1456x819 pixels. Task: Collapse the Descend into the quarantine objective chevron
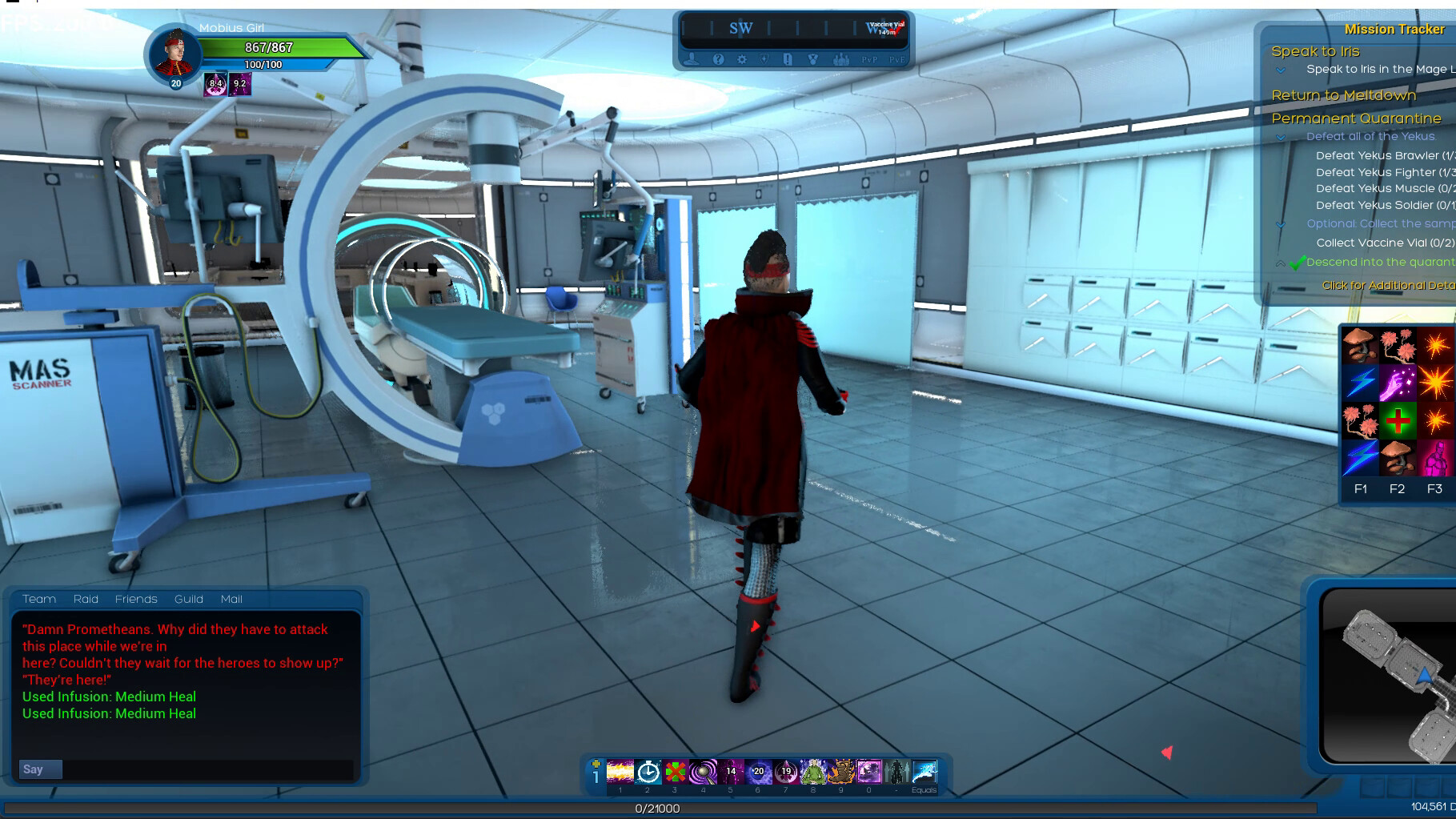(1279, 263)
